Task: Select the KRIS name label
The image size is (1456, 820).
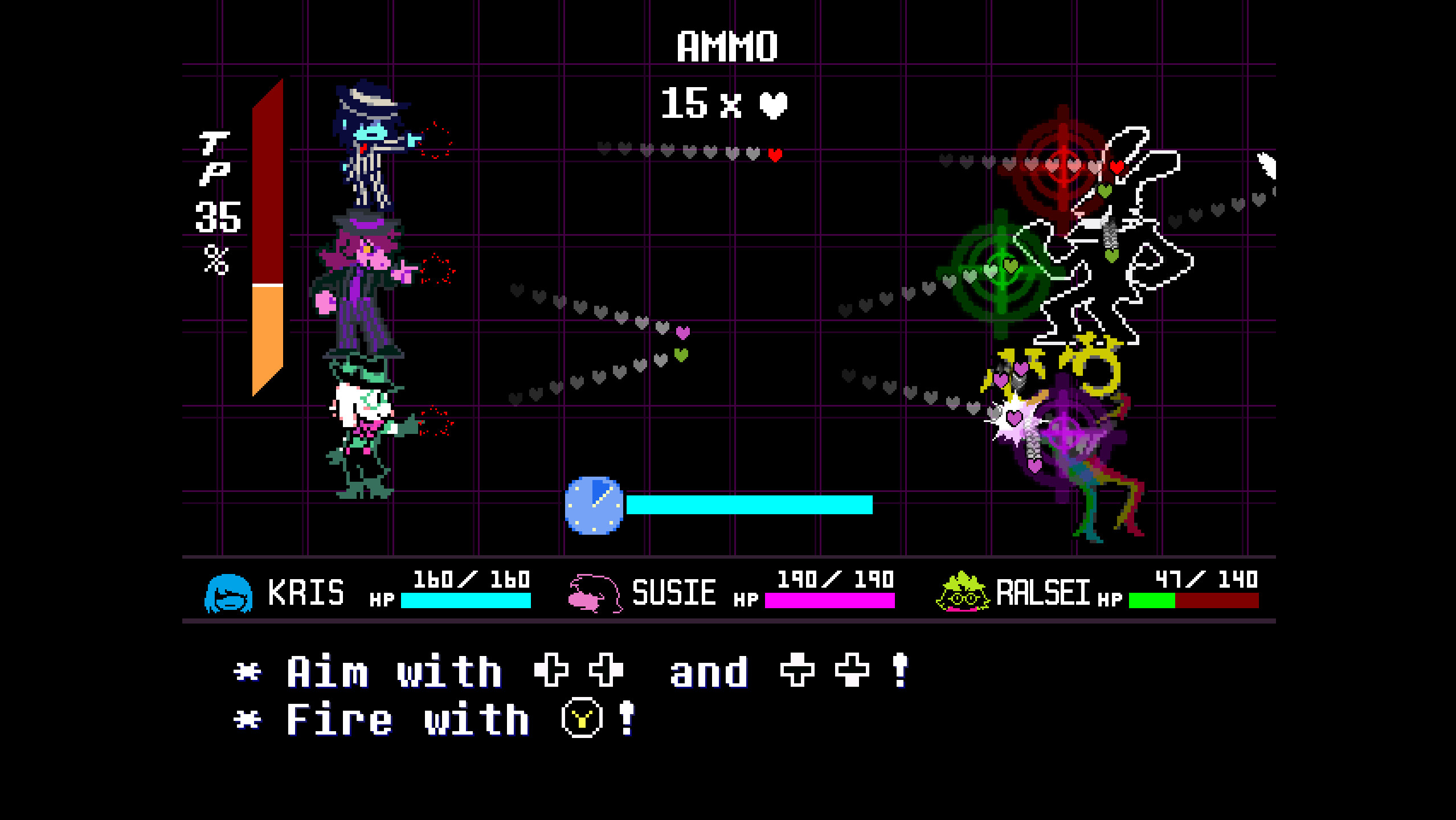Action: point(305,592)
